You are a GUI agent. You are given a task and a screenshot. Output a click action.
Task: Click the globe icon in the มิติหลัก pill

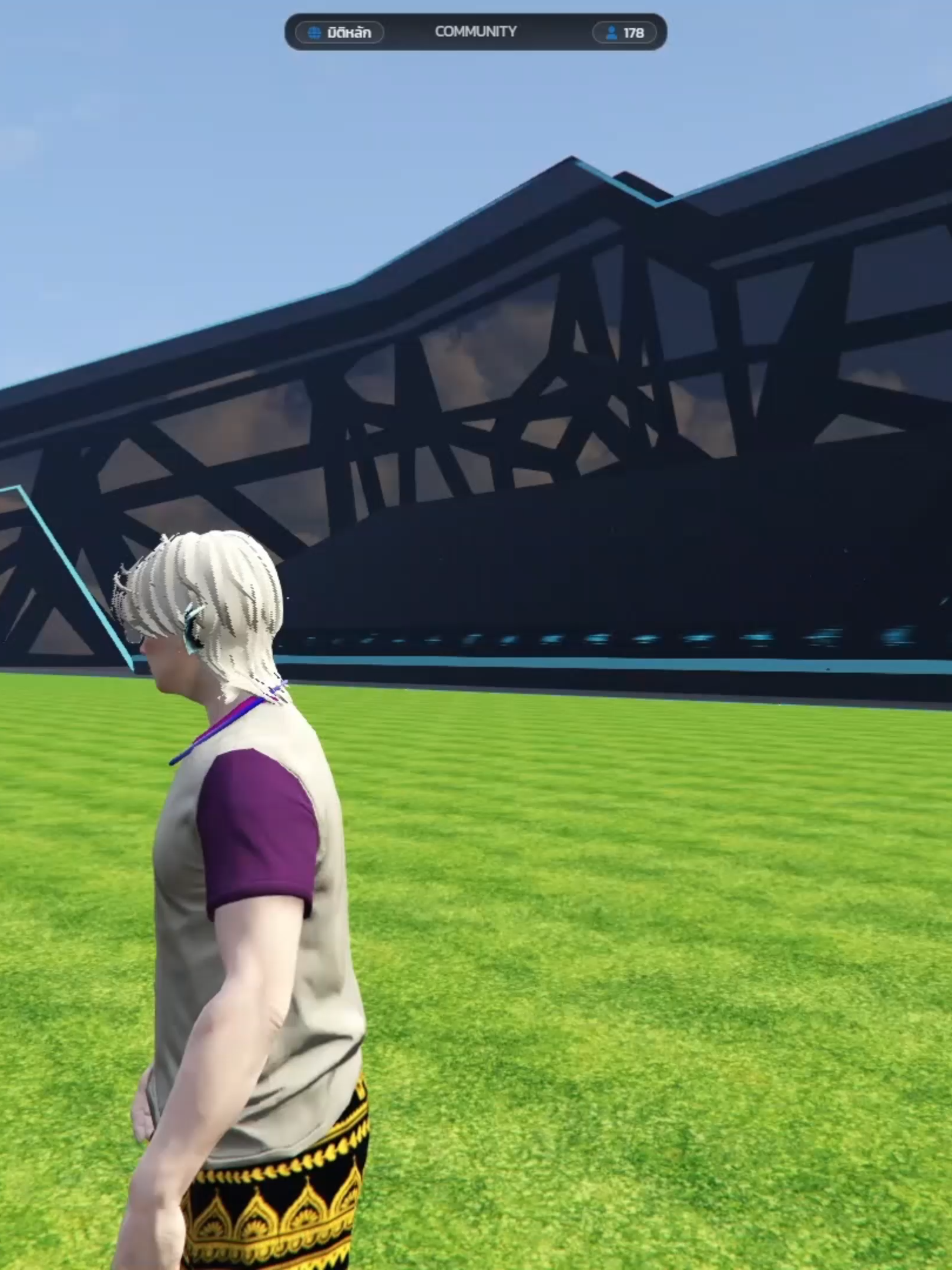pyautogui.click(x=314, y=32)
